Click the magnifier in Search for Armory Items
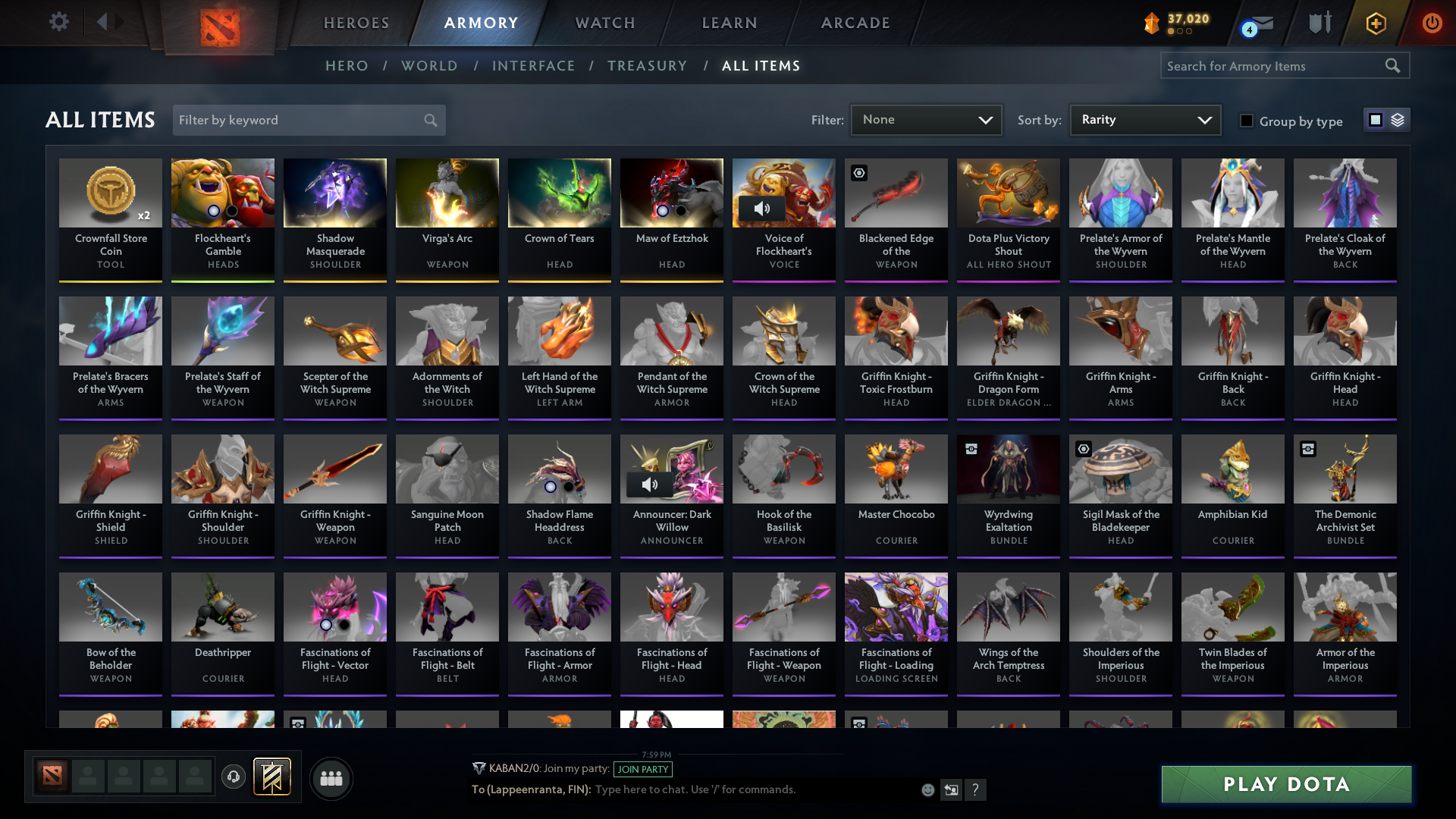The height and width of the screenshot is (819, 1456). [1394, 66]
